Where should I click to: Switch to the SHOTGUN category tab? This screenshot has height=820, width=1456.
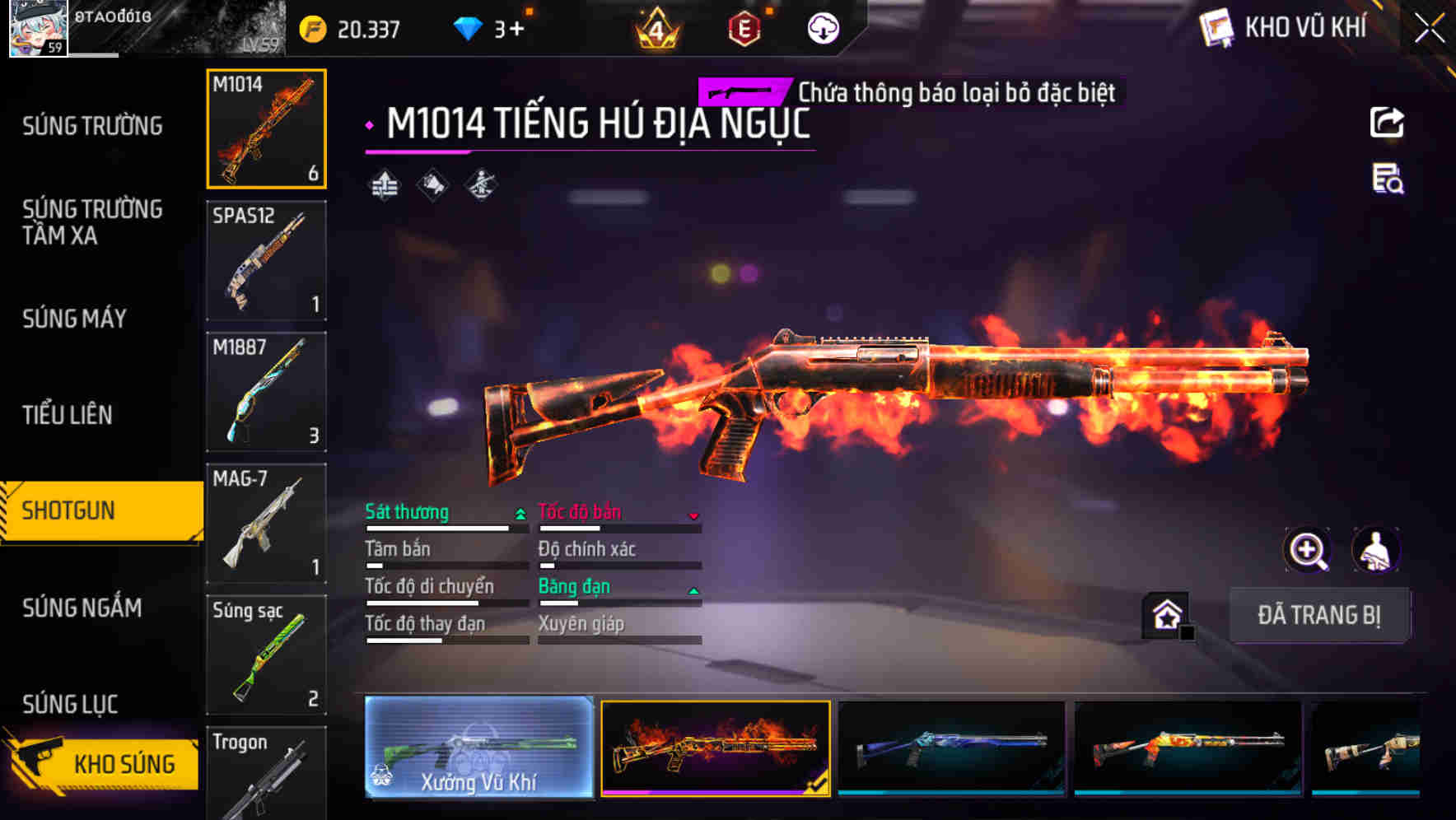pyautogui.click(x=76, y=510)
